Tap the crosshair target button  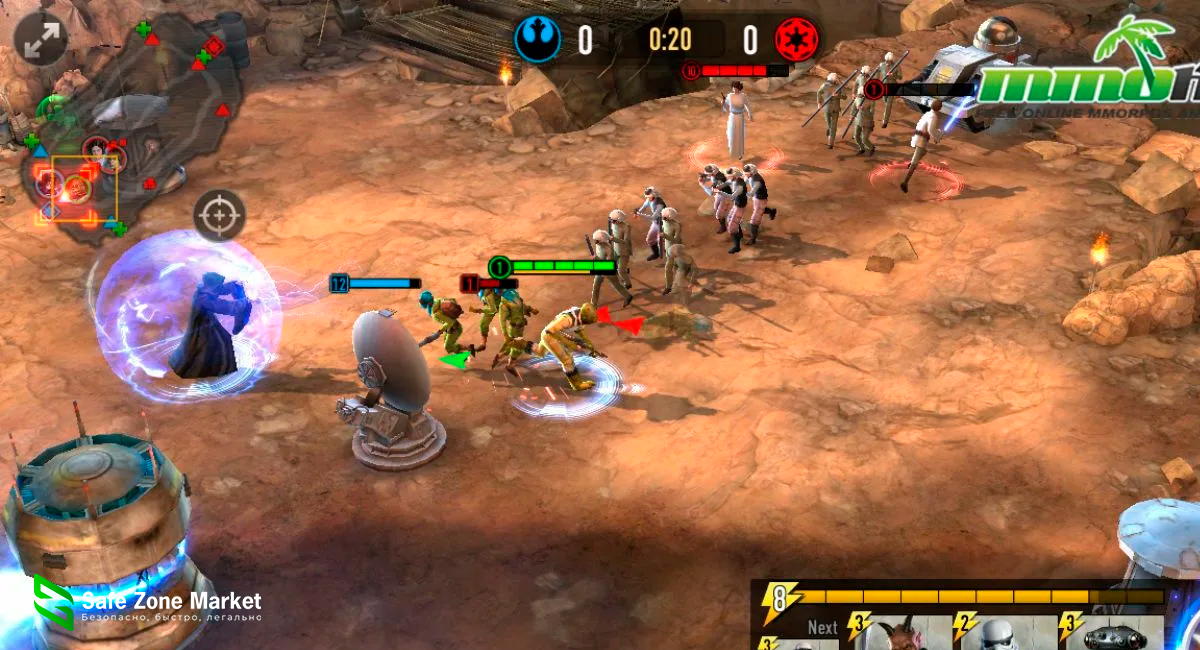tap(219, 215)
